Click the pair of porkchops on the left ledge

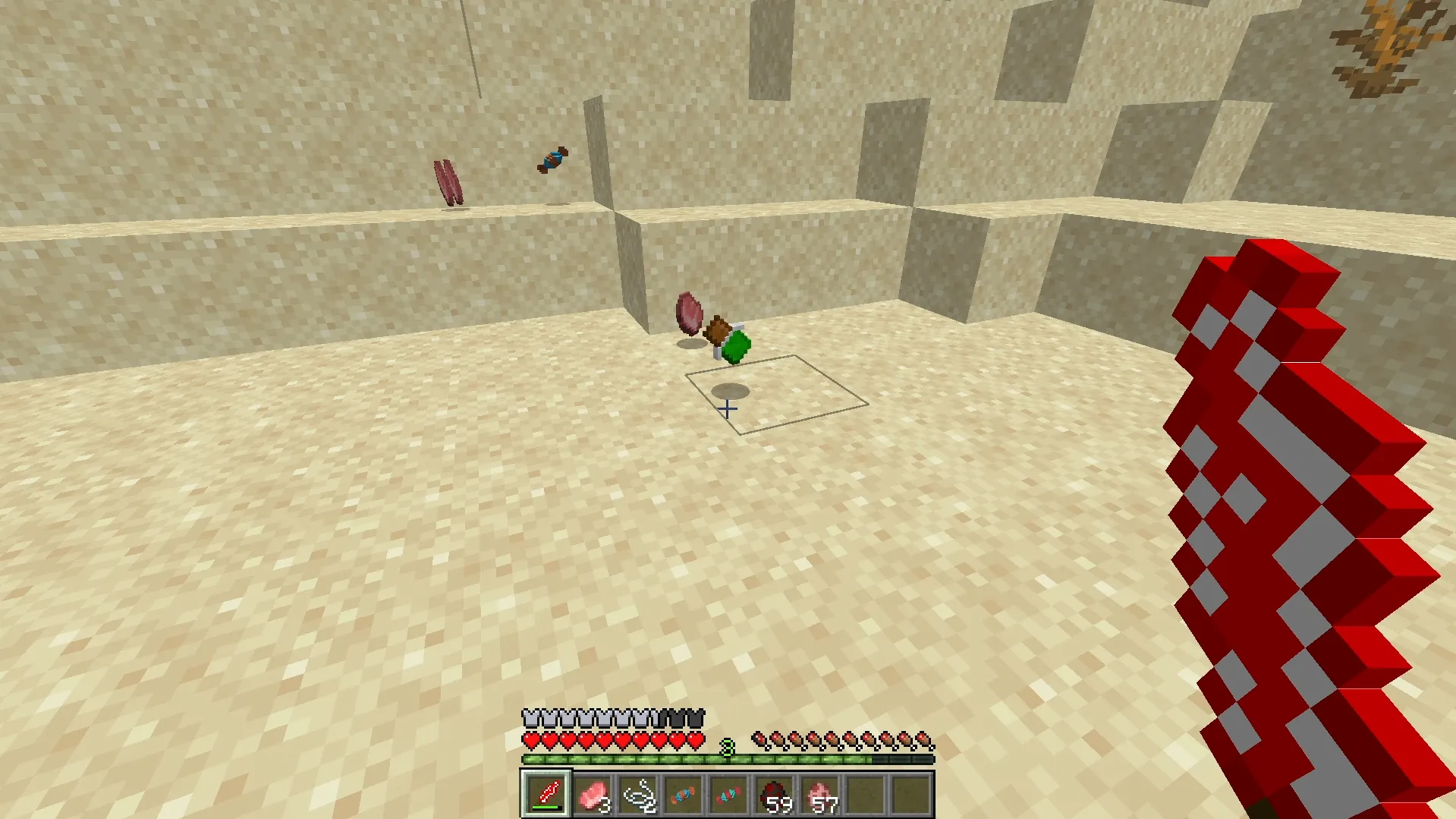448,181
